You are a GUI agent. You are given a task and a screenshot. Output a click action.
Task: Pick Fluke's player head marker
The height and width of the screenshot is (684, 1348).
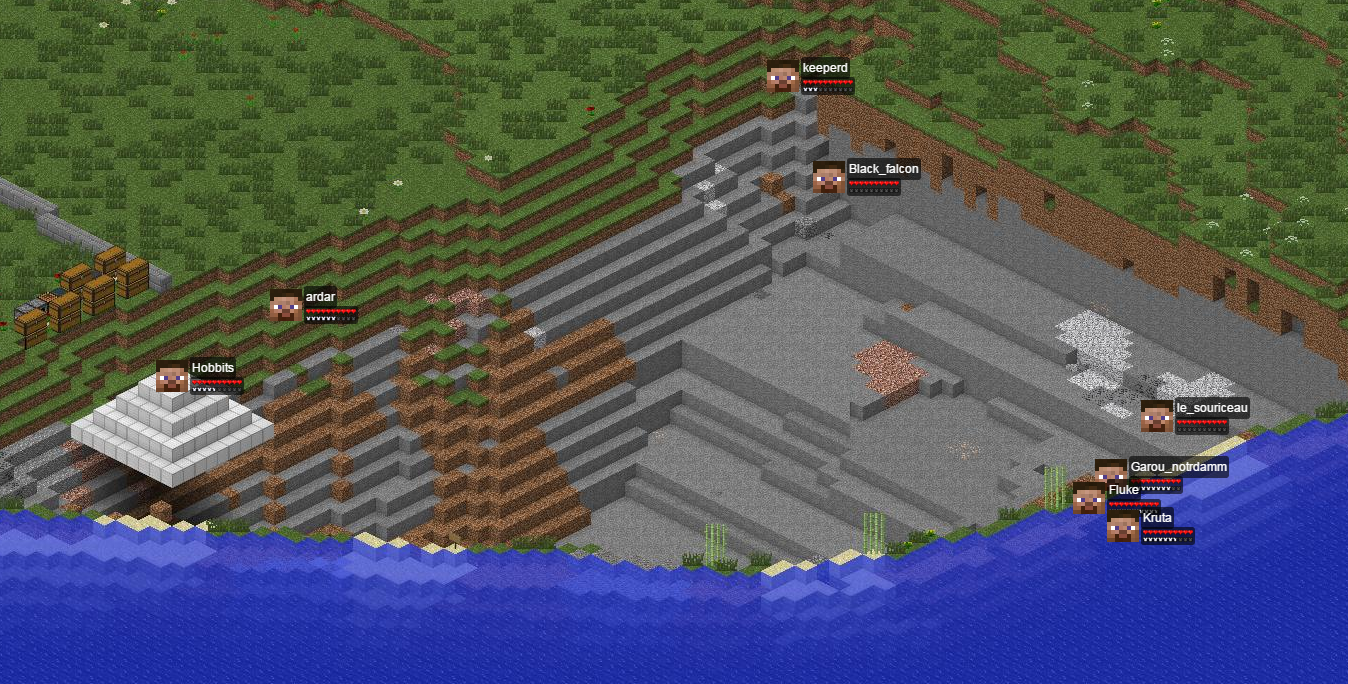1089,497
